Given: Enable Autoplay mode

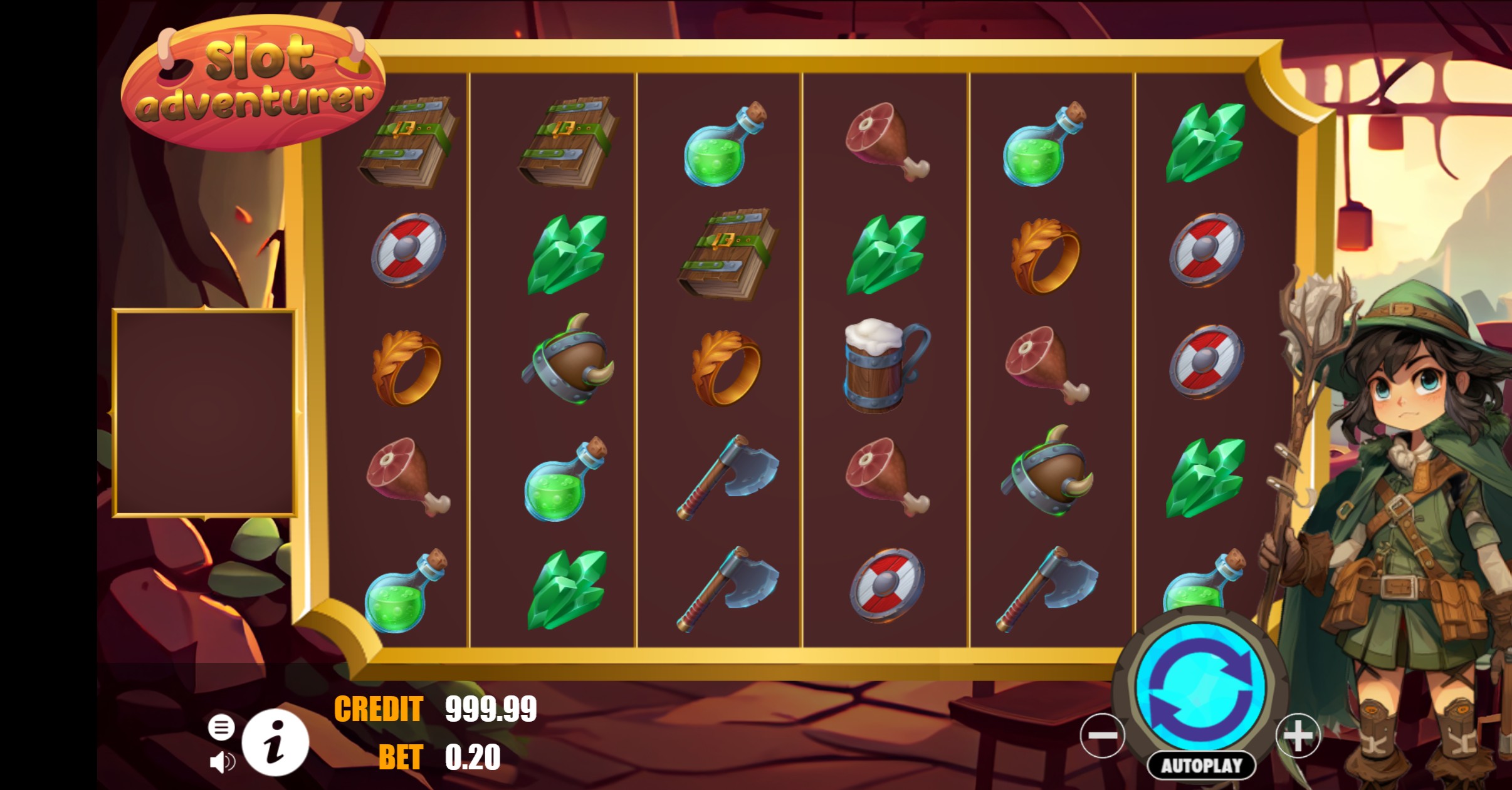Looking at the screenshot, I should point(1202,765).
